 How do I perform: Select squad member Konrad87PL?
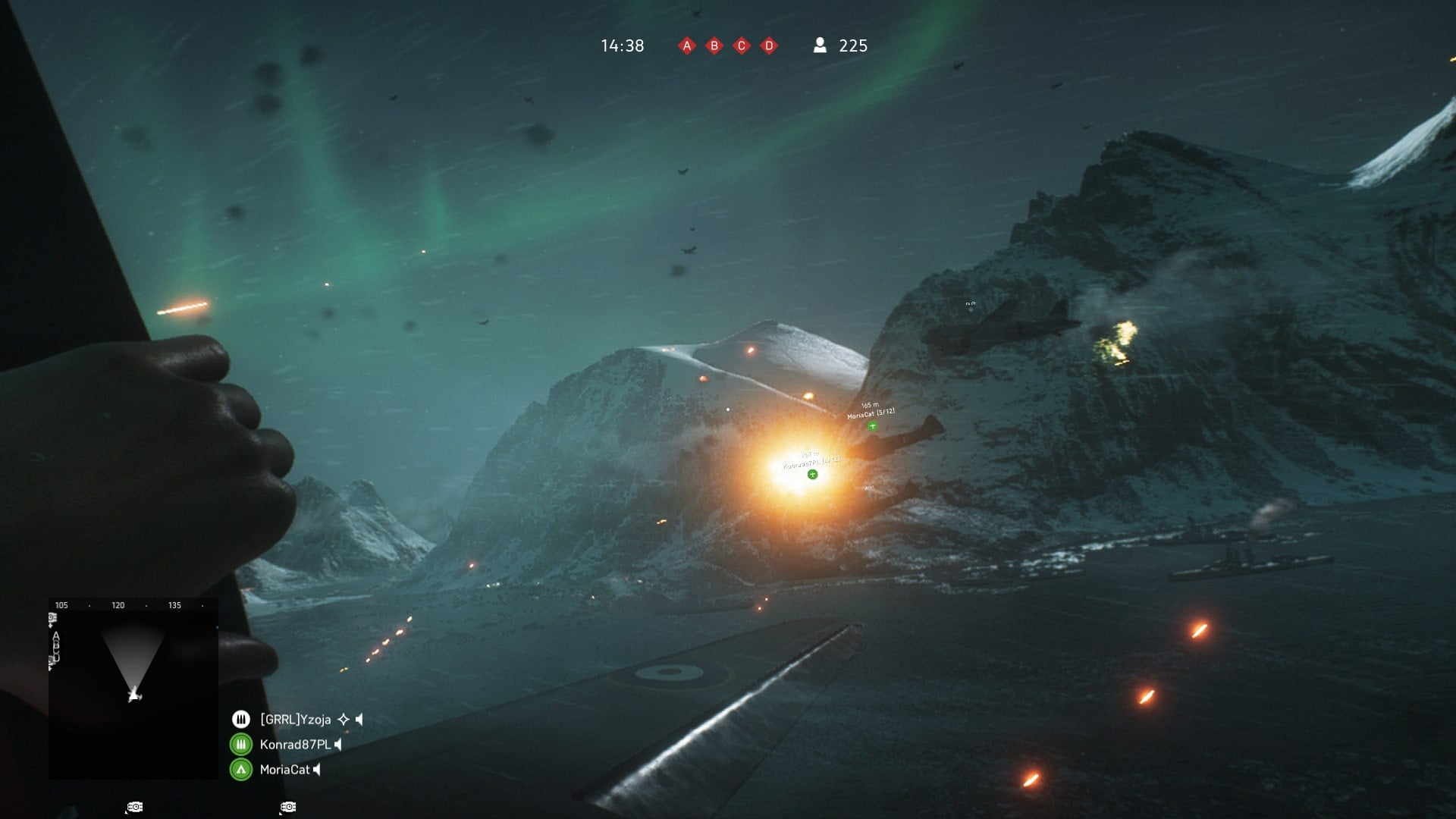click(x=295, y=744)
